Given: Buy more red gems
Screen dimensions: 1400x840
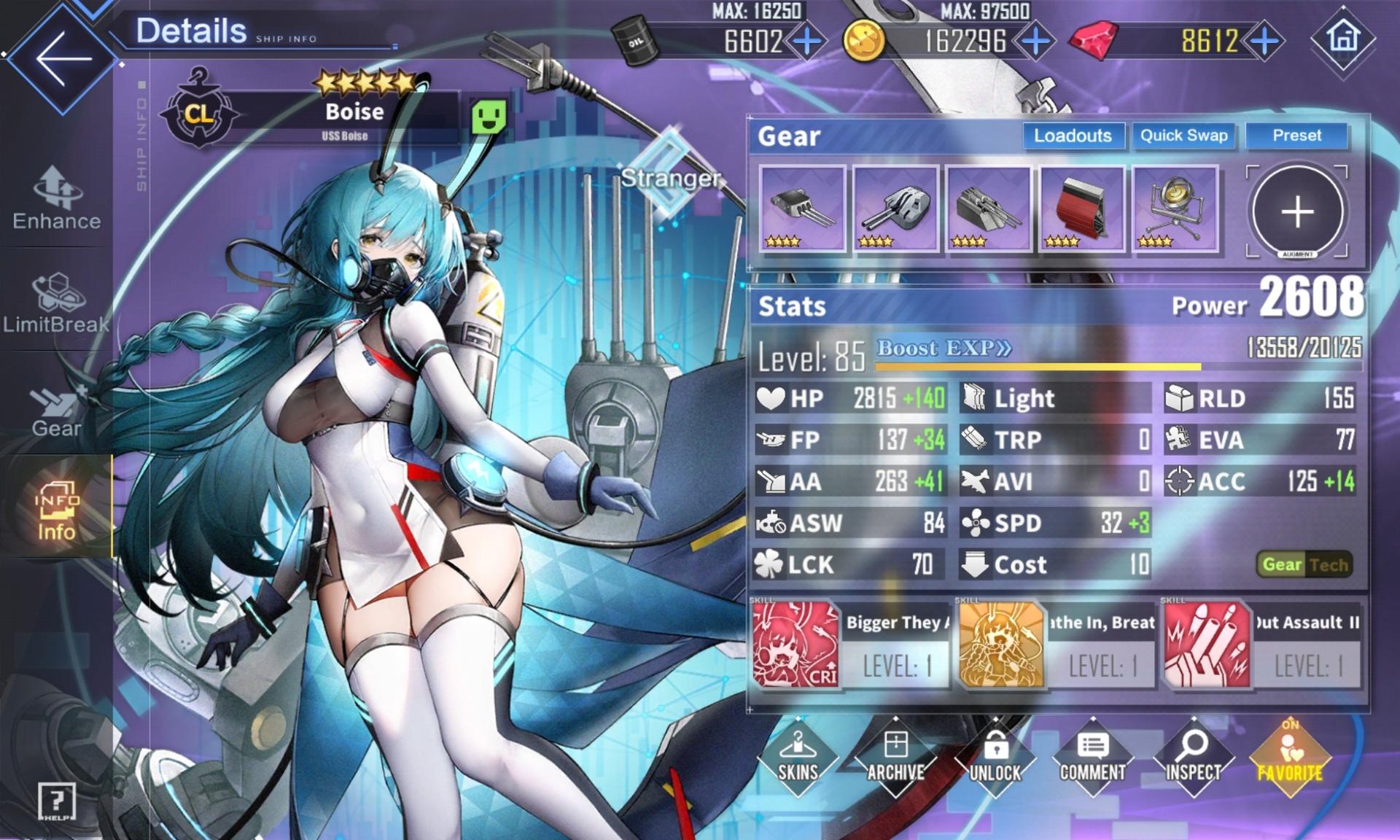Looking at the screenshot, I should pos(1265,41).
